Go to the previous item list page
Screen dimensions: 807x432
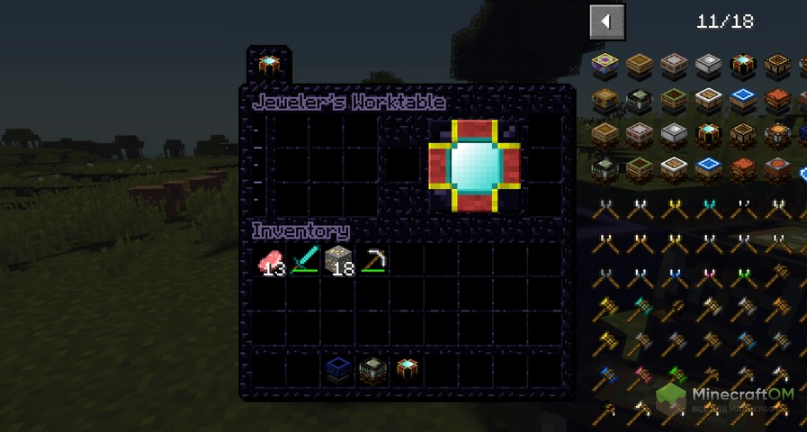[606, 21]
